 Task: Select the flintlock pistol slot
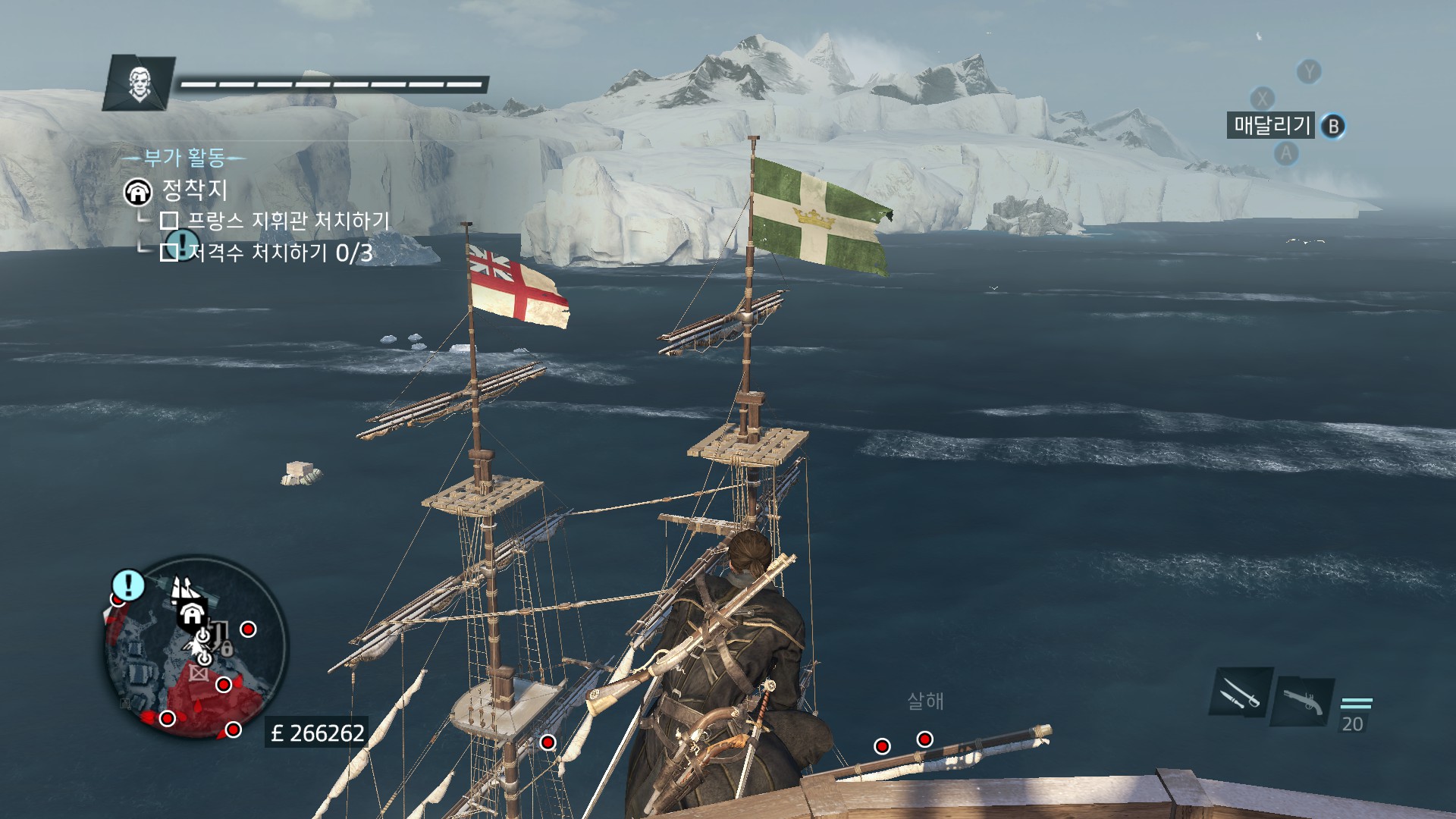tap(1304, 701)
